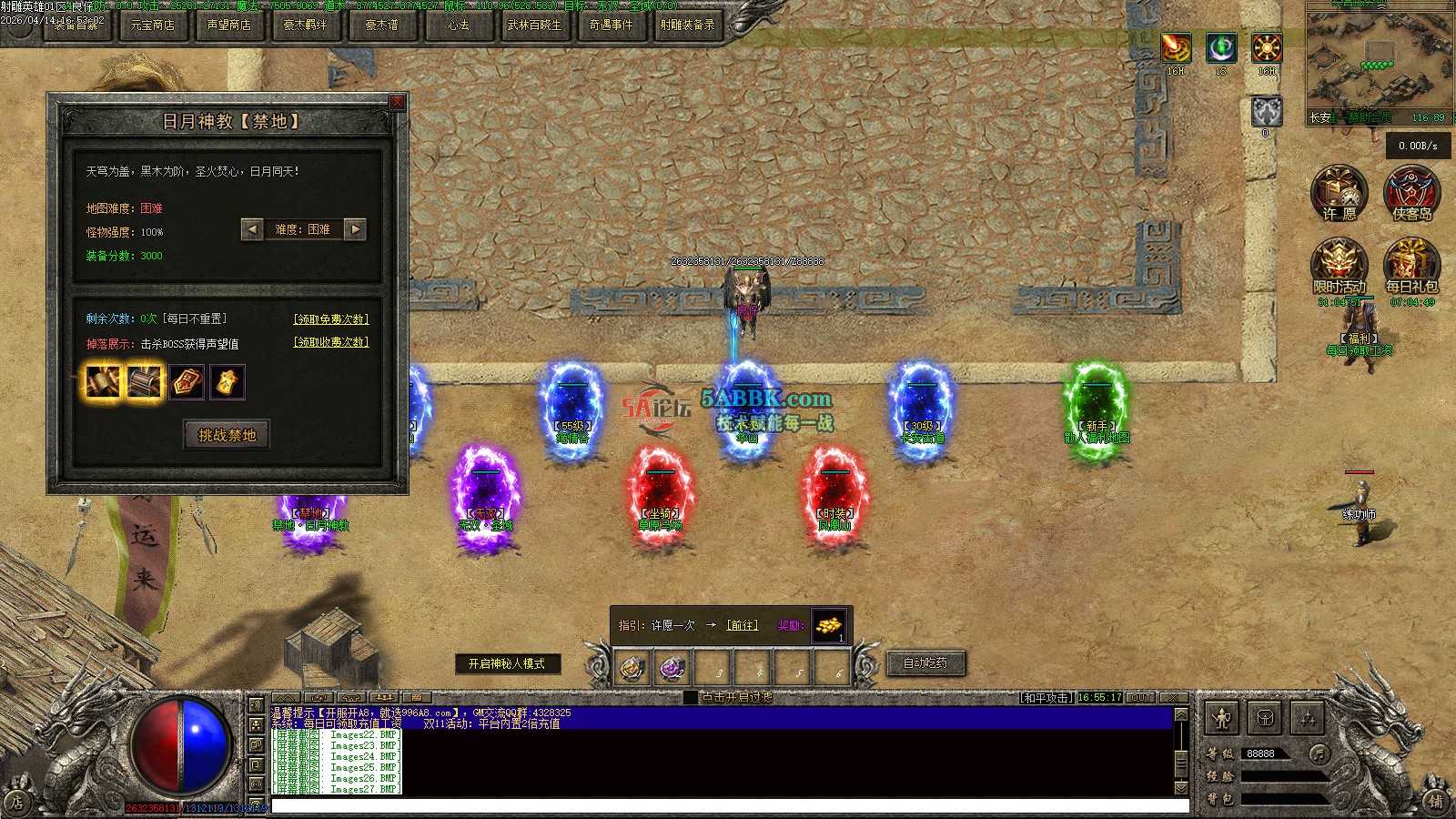Open the 元宝商店 shop menu
Image resolution: width=1456 pixels, height=819 pixels.
point(152,25)
